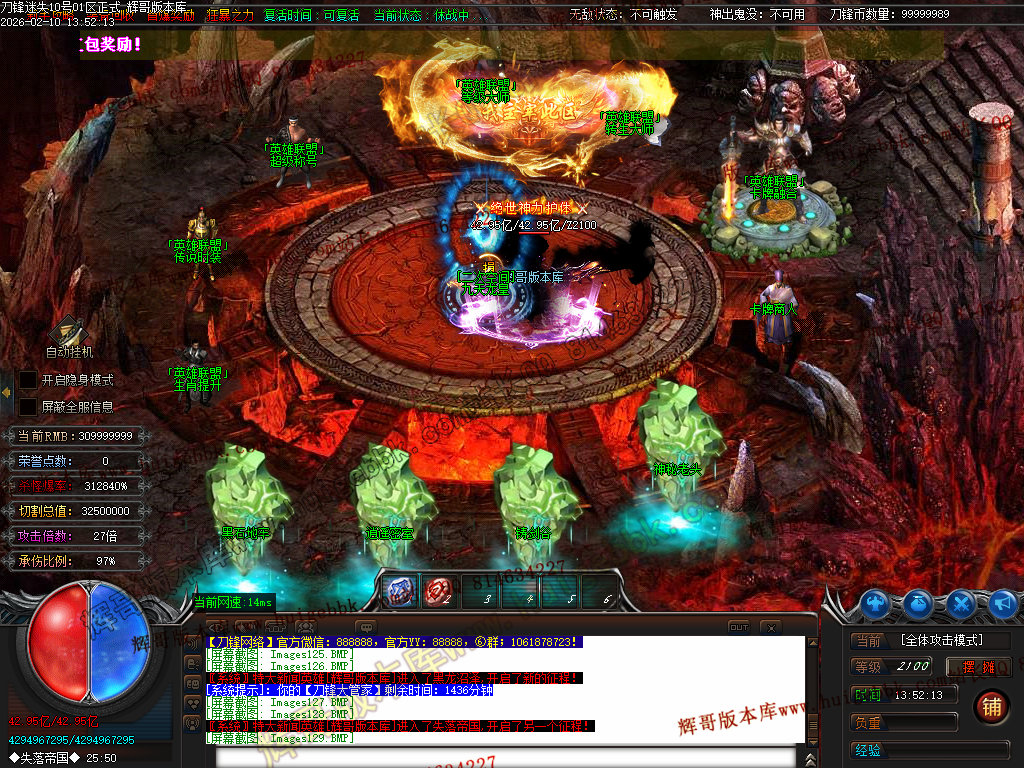Click the OUT button above the chat

738,627
